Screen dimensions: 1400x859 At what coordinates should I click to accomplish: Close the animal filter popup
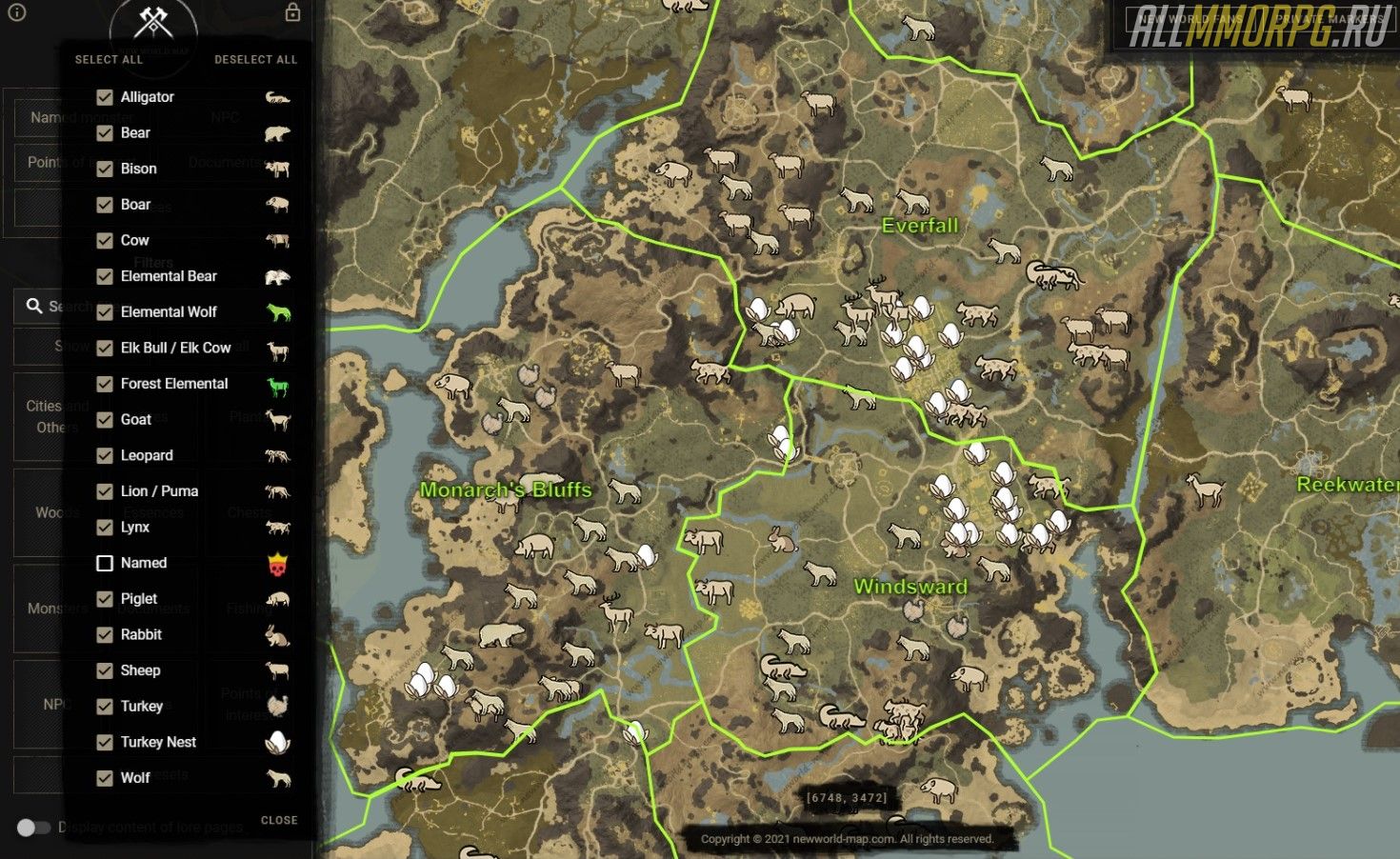pos(279,820)
